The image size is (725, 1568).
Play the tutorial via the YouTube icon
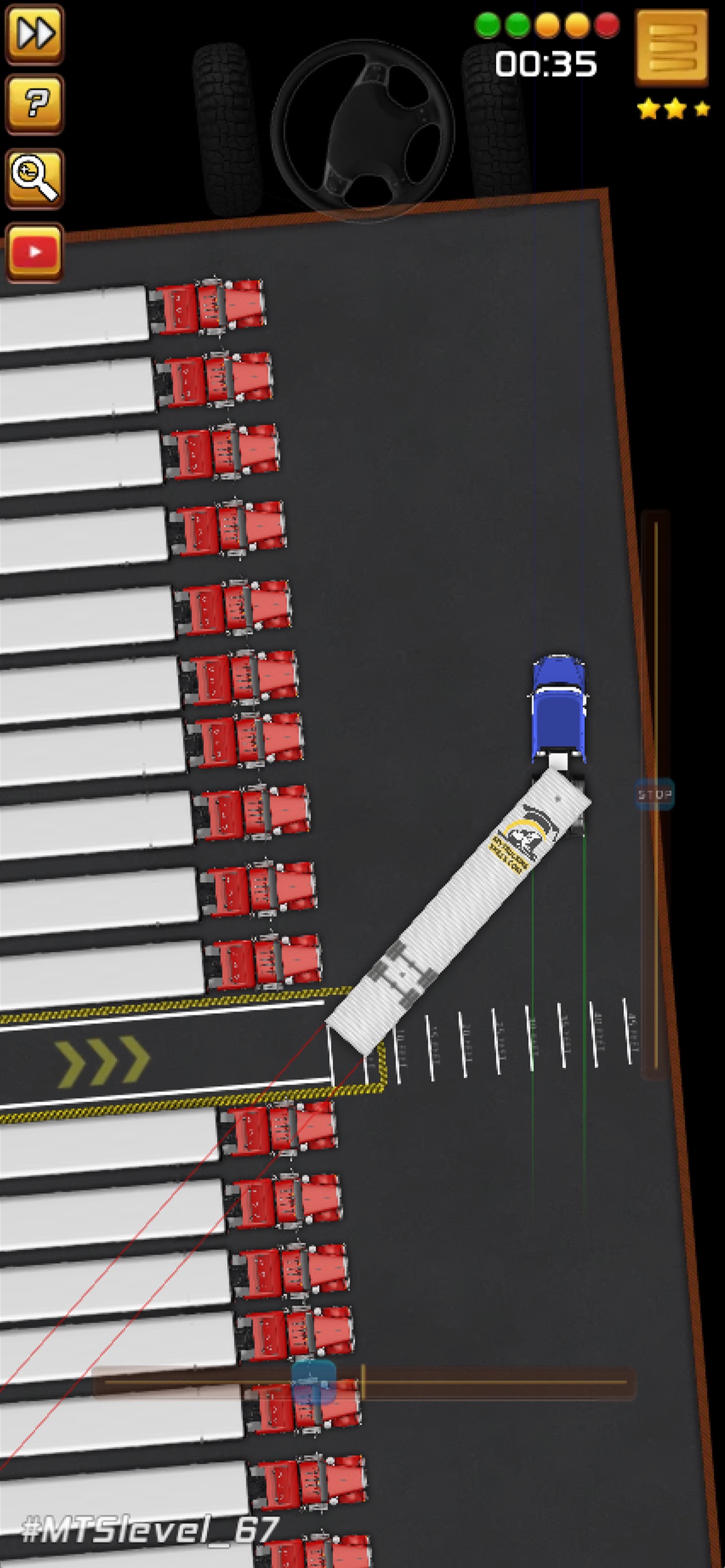coord(34,247)
